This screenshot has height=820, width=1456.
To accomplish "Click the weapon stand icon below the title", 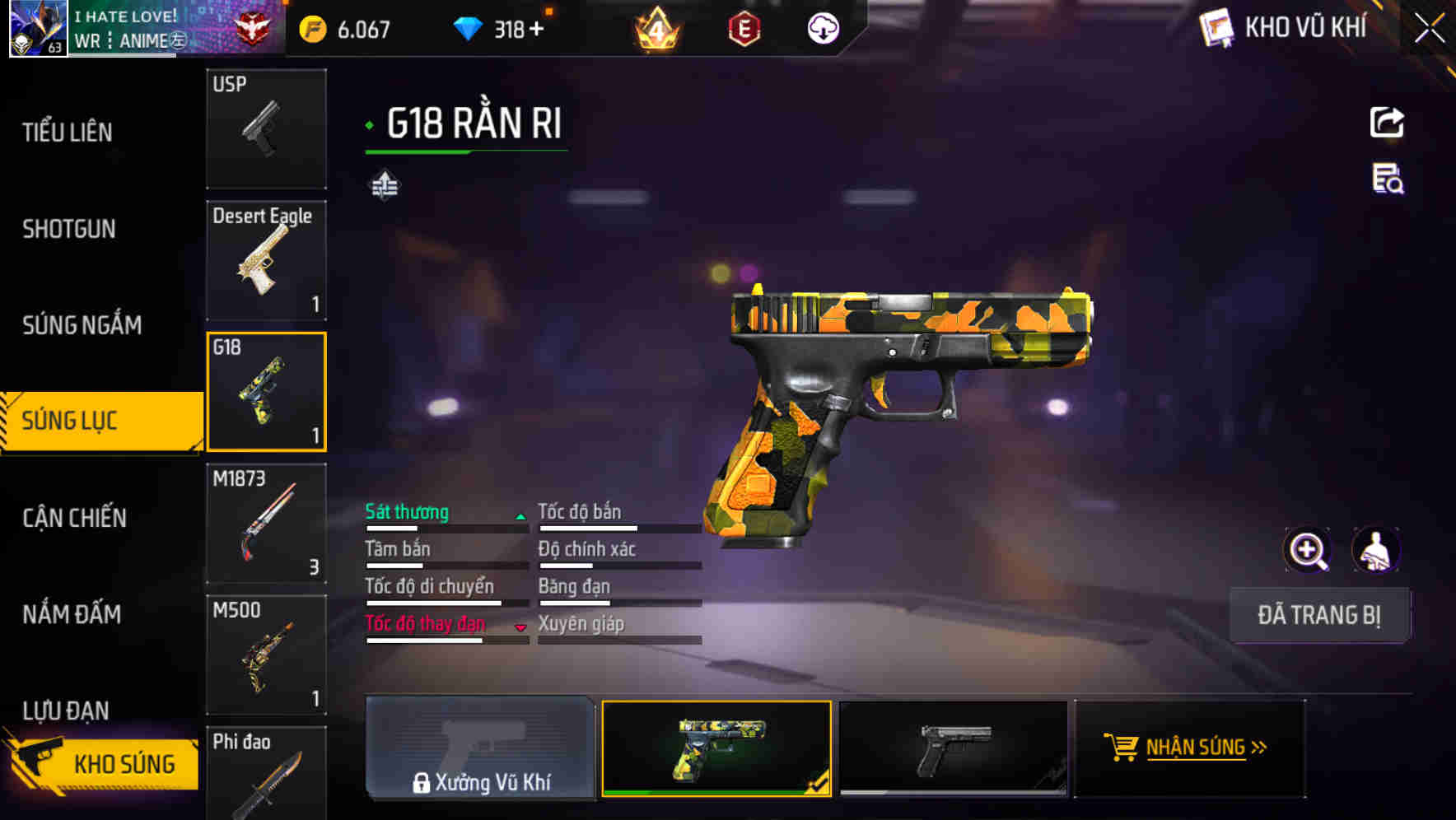I will pos(385,185).
